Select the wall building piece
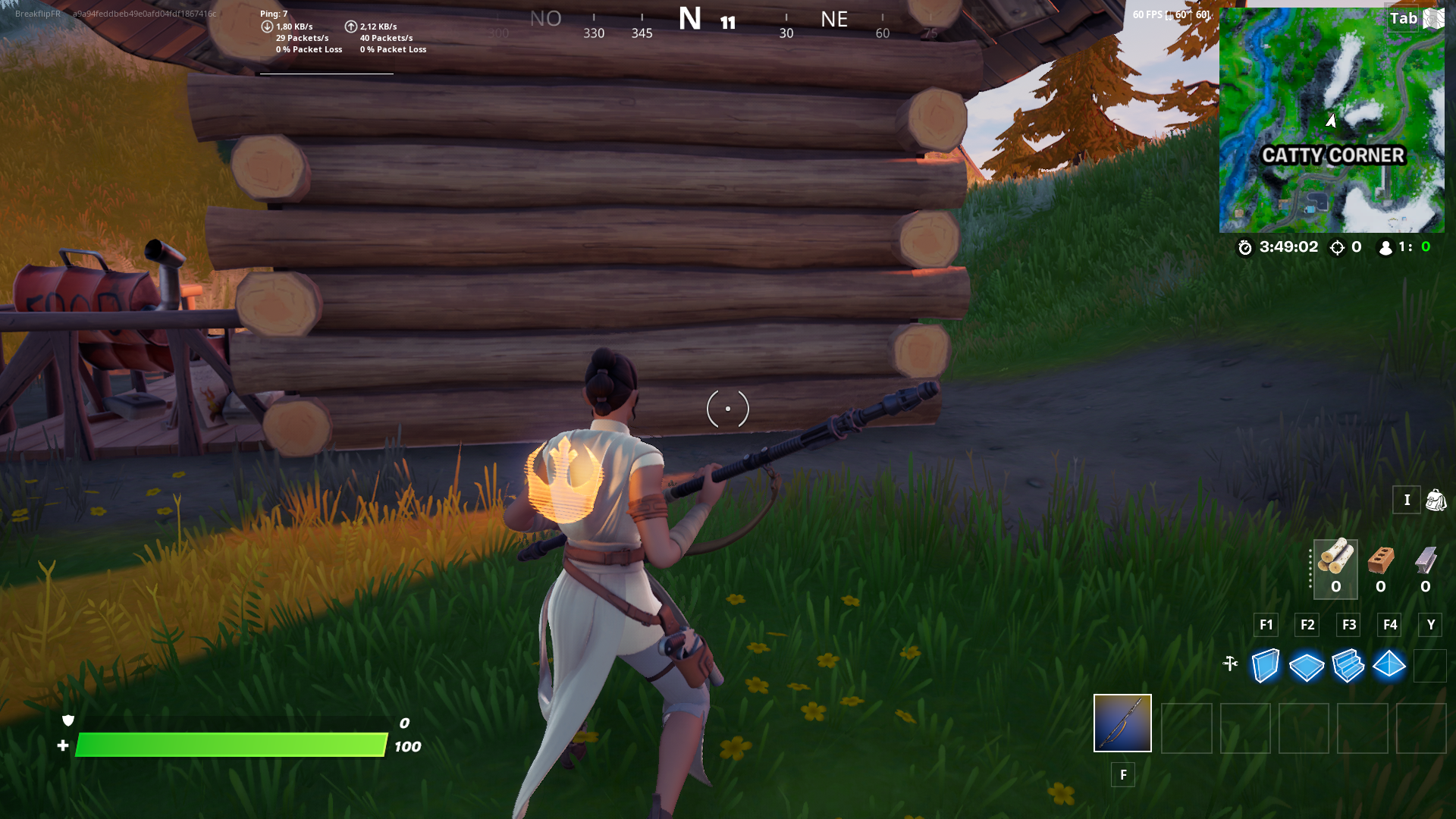This screenshot has height=819, width=1456. [1265, 667]
